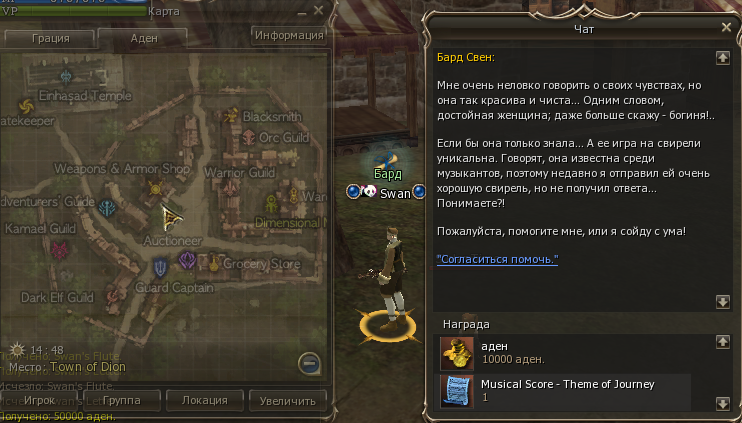This screenshot has width=742, height=423.
Task: Click the reward list scroll-down arrow
Action: click(722, 402)
